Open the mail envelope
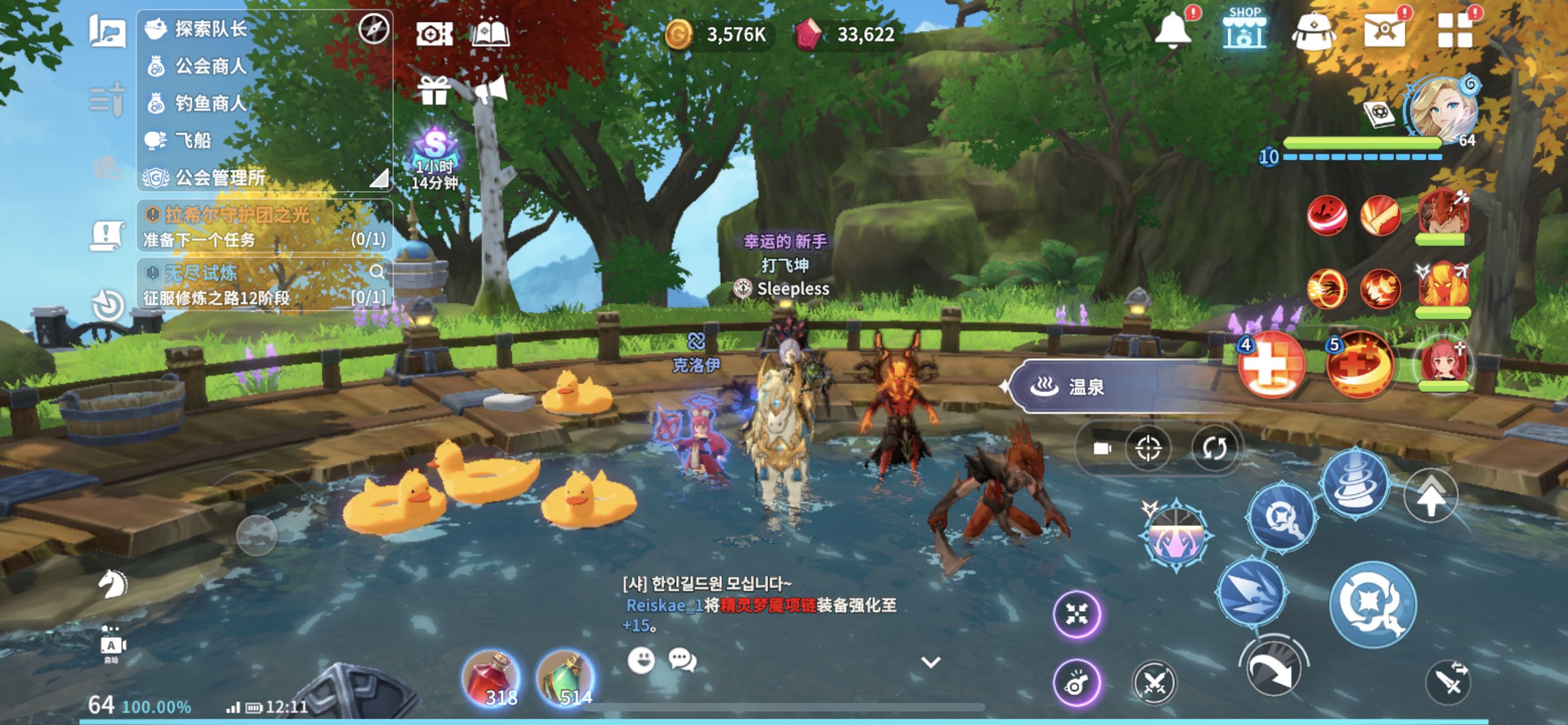1568x725 pixels. click(1384, 31)
